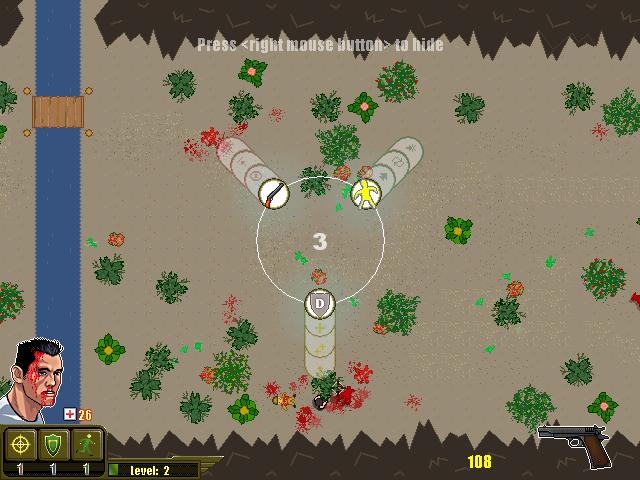Choose the yellow running figure perk

(366, 192)
